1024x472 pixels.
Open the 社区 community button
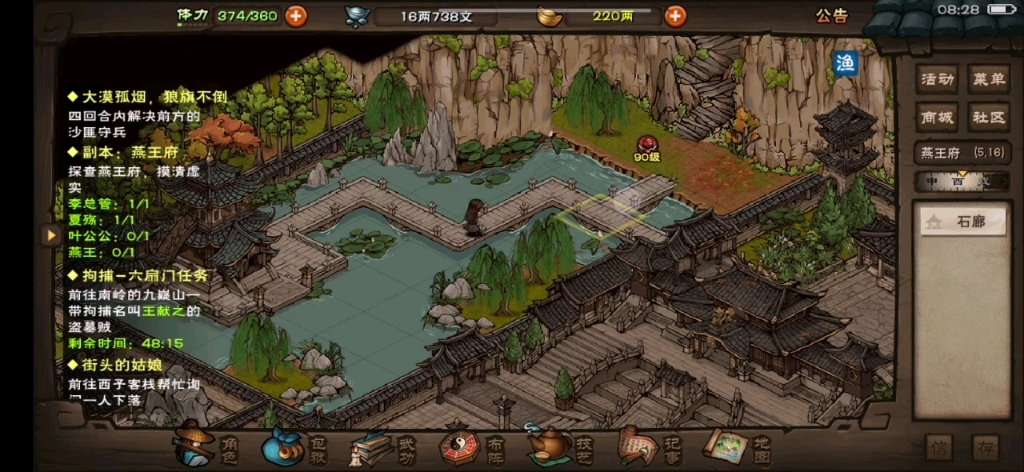[989, 117]
